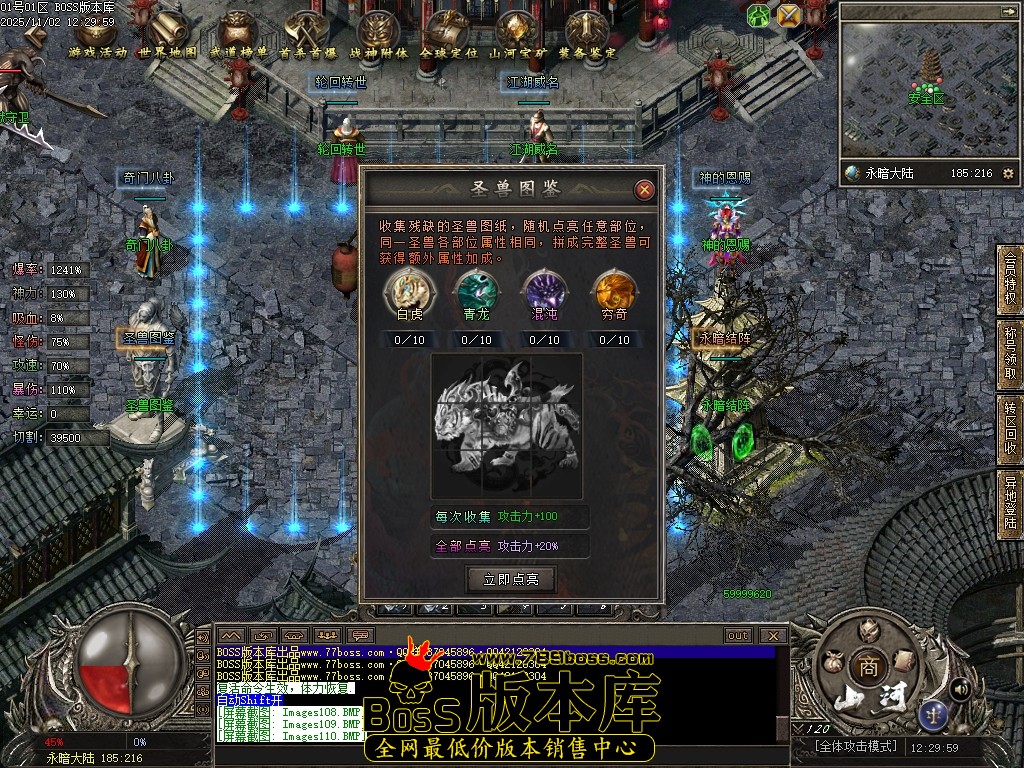Viewport: 1024px width, 768px height.
Task: Close the 圣兽图鉴 panel
Action: [x=645, y=189]
